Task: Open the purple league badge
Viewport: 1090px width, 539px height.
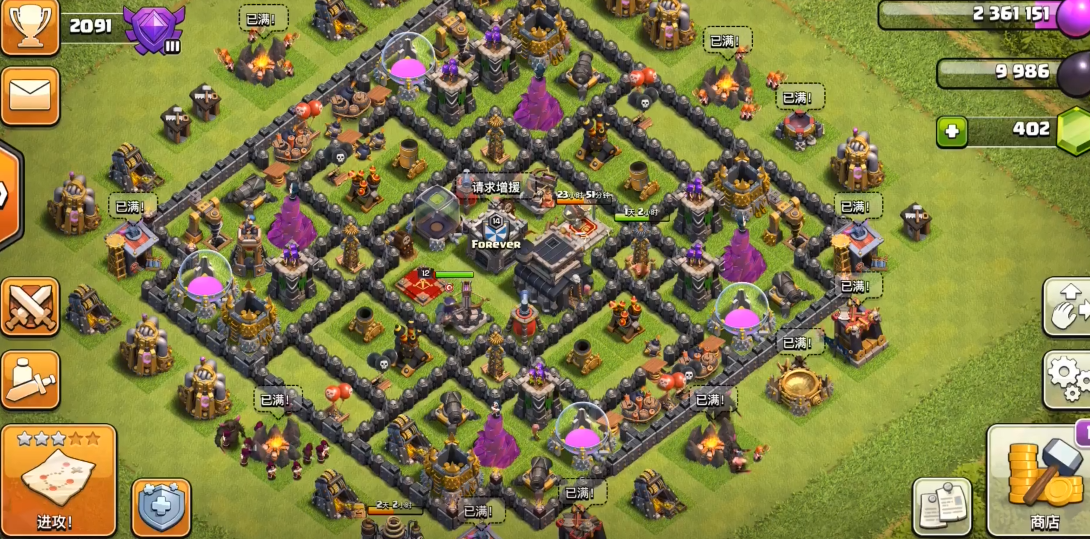Action: (x=153, y=27)
